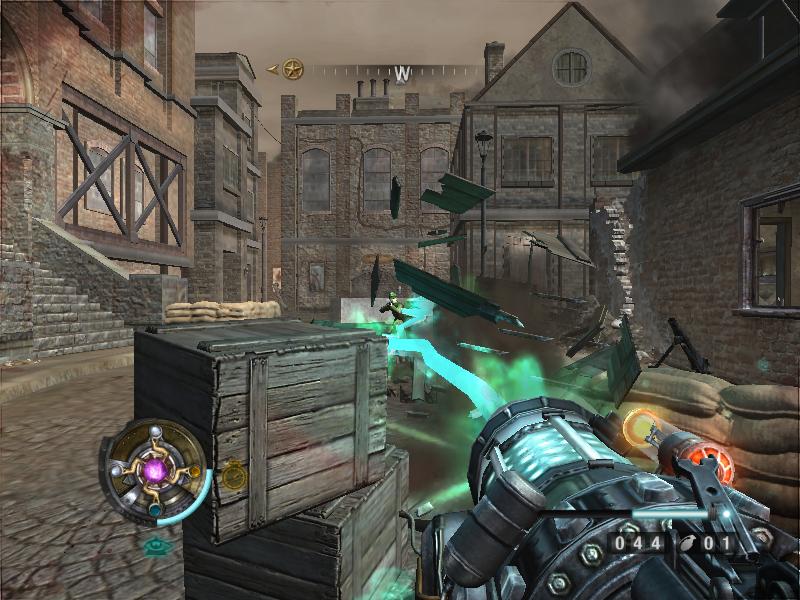Click the teal eye icon below the medallion
The height and width of the screenshot is (600, 800).
point(156,547)
